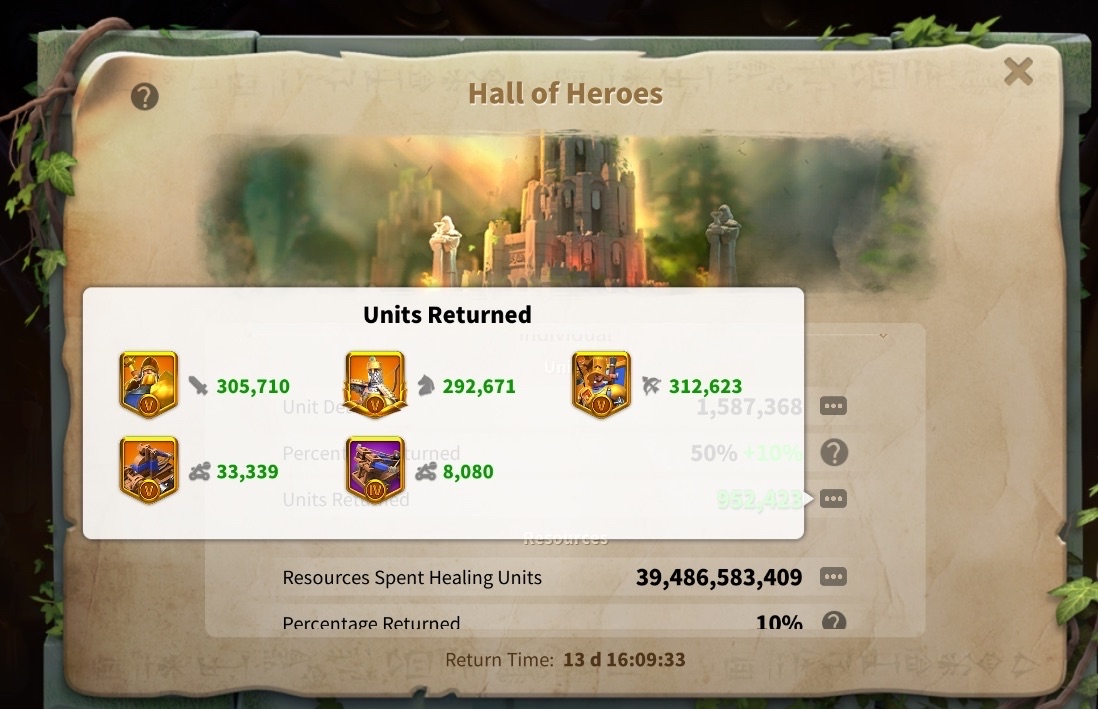This screenshot has height=709, width=1098.
Task: Show Resources Spent Healing Units breakdown
Action: click(x=833, y=577)
